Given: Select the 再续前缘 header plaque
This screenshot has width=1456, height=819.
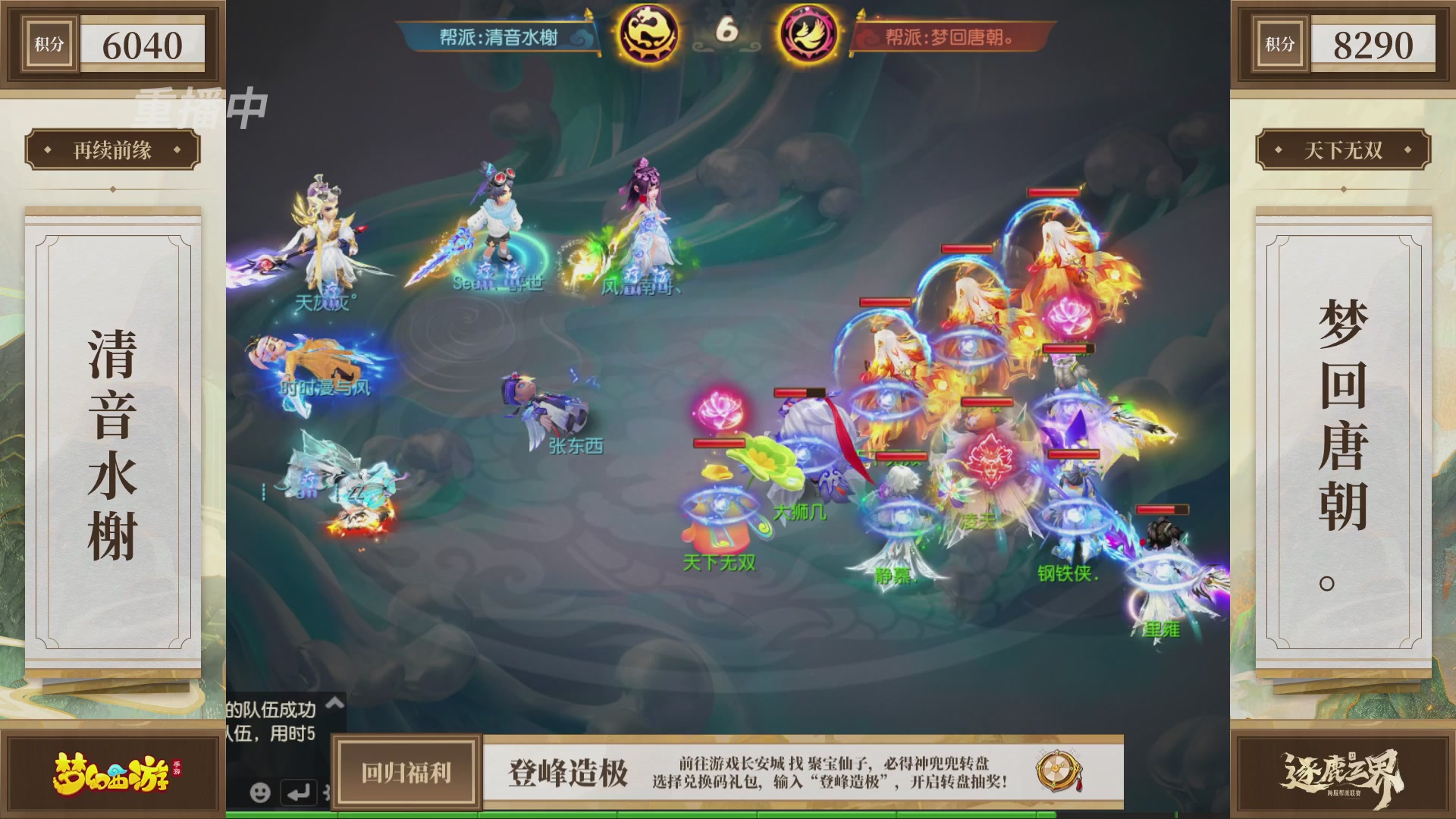Looking at the screenshot, I should [x=111, y=149].
